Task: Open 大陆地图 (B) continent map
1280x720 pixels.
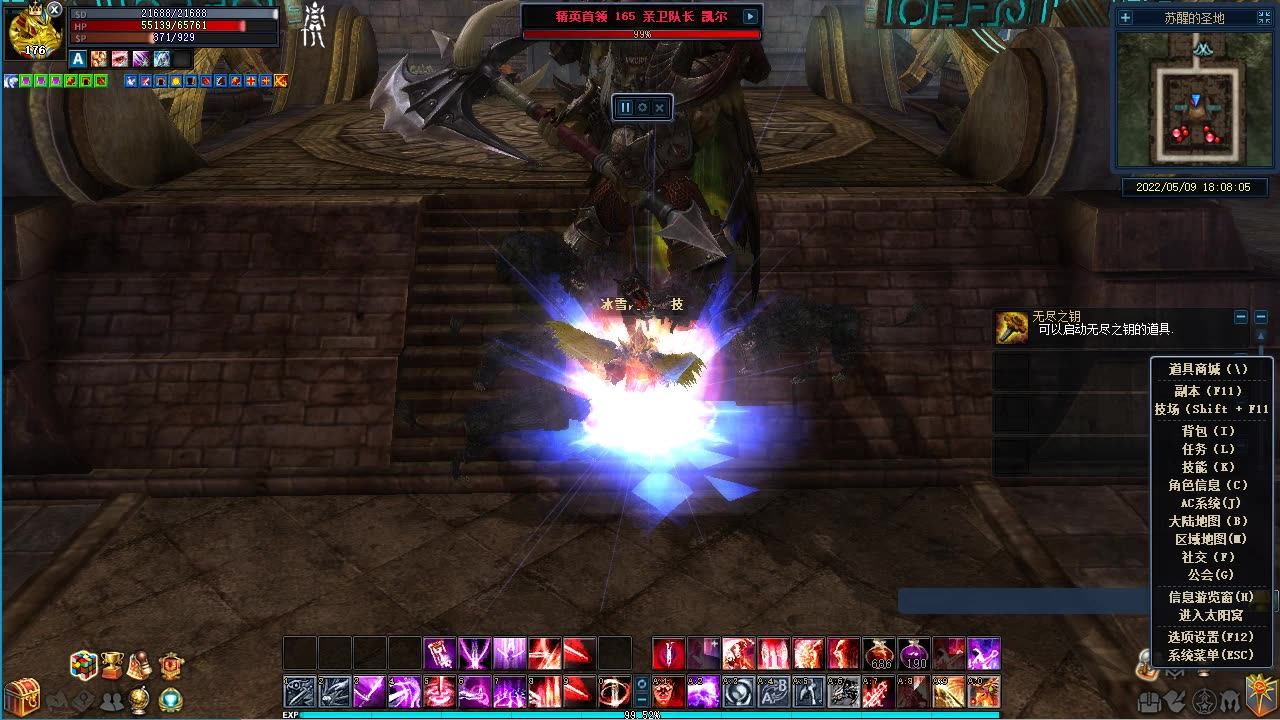Action: (1208, 521)
